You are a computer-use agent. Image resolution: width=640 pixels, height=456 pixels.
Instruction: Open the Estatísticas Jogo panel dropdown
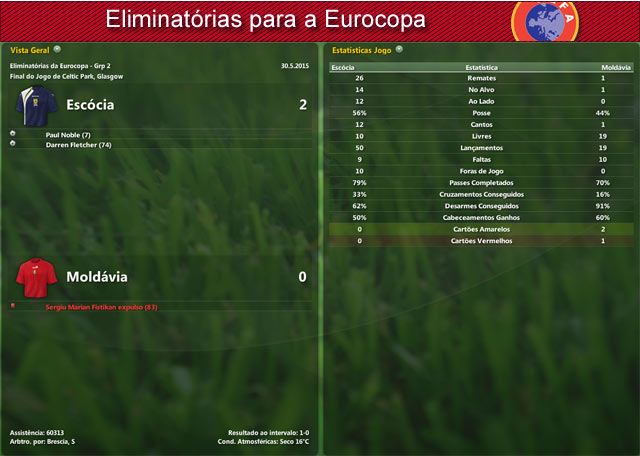[398, 48]
